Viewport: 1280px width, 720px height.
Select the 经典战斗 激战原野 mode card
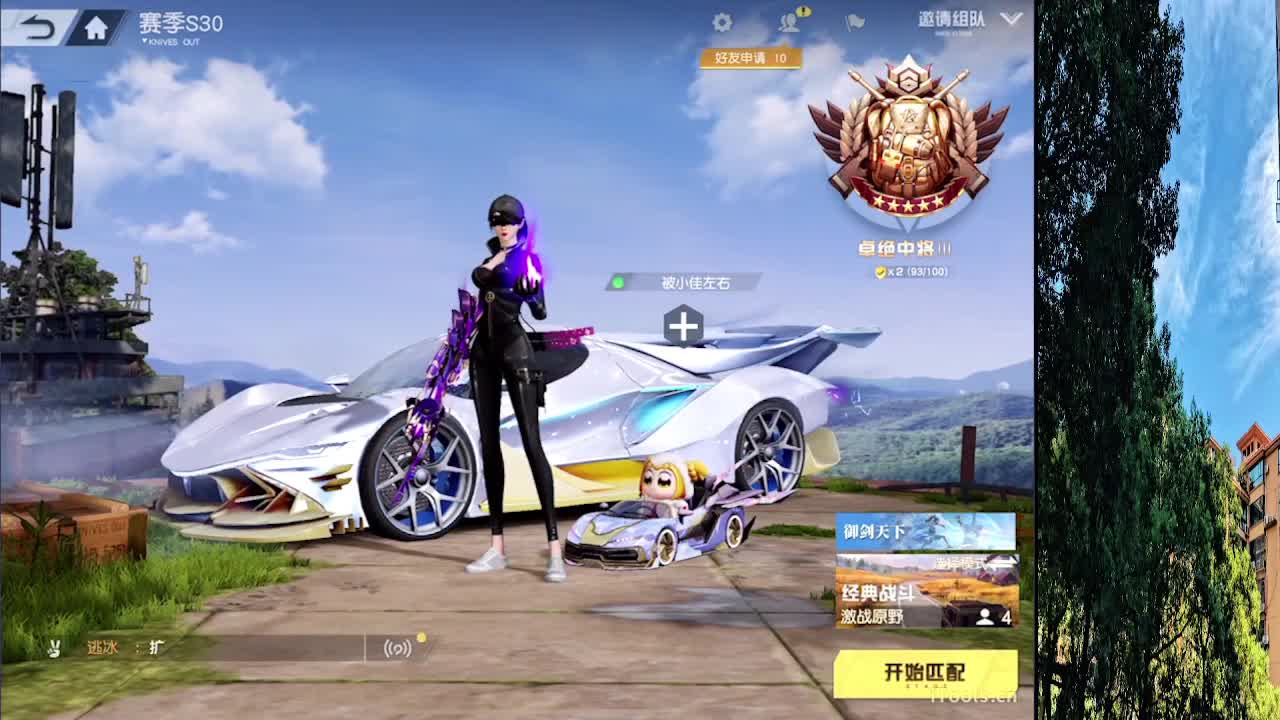pyautogui.click(x=900, y=600)
